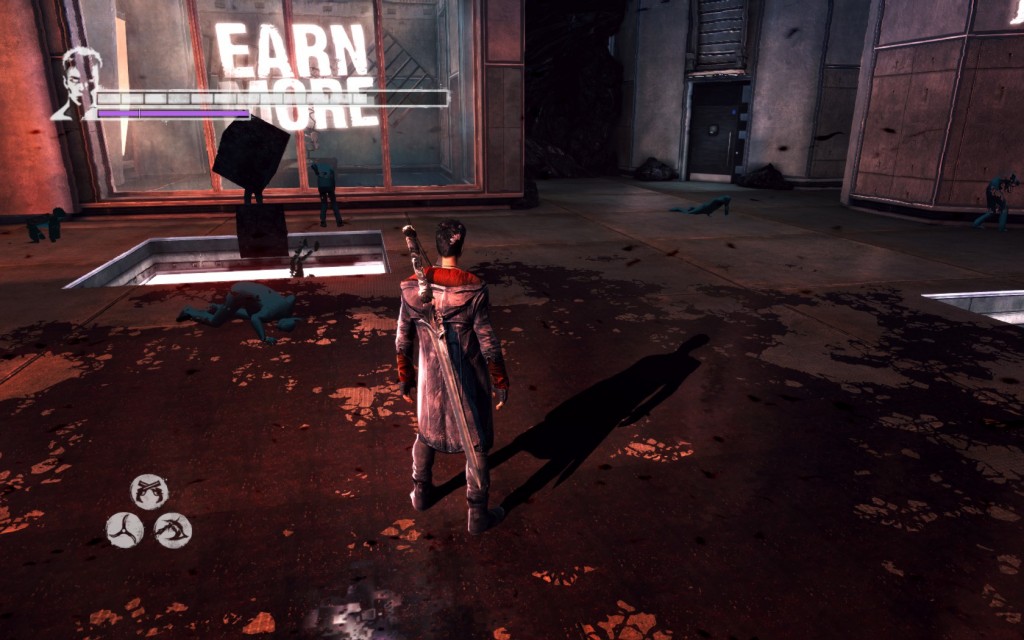
Task: Activate the curved scythe weapon icon
Action: click(x=173, y=529)
